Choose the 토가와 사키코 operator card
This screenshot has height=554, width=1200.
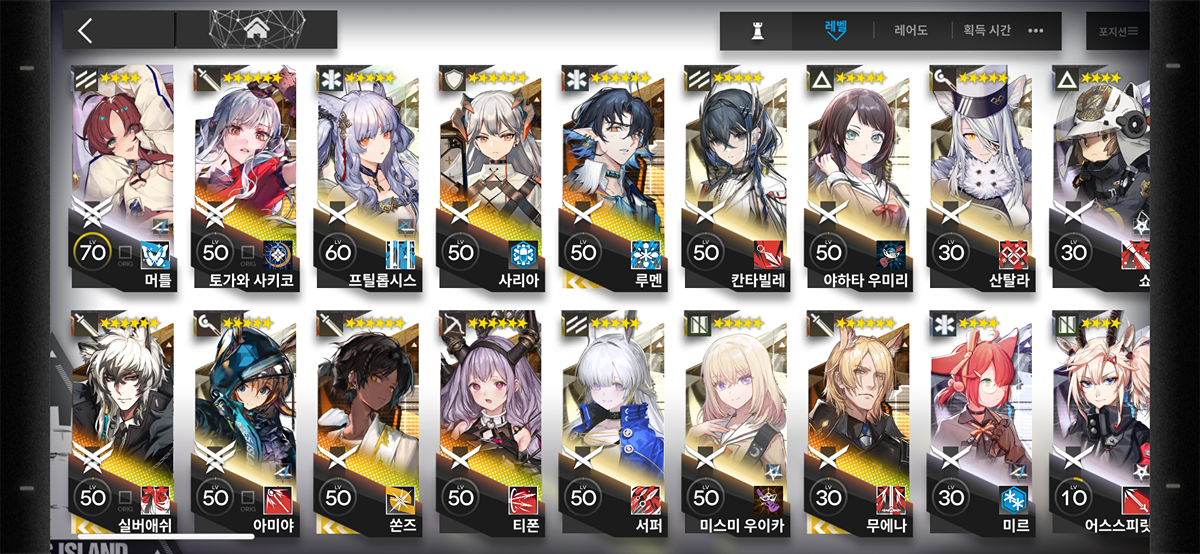[x=245, y=178]
